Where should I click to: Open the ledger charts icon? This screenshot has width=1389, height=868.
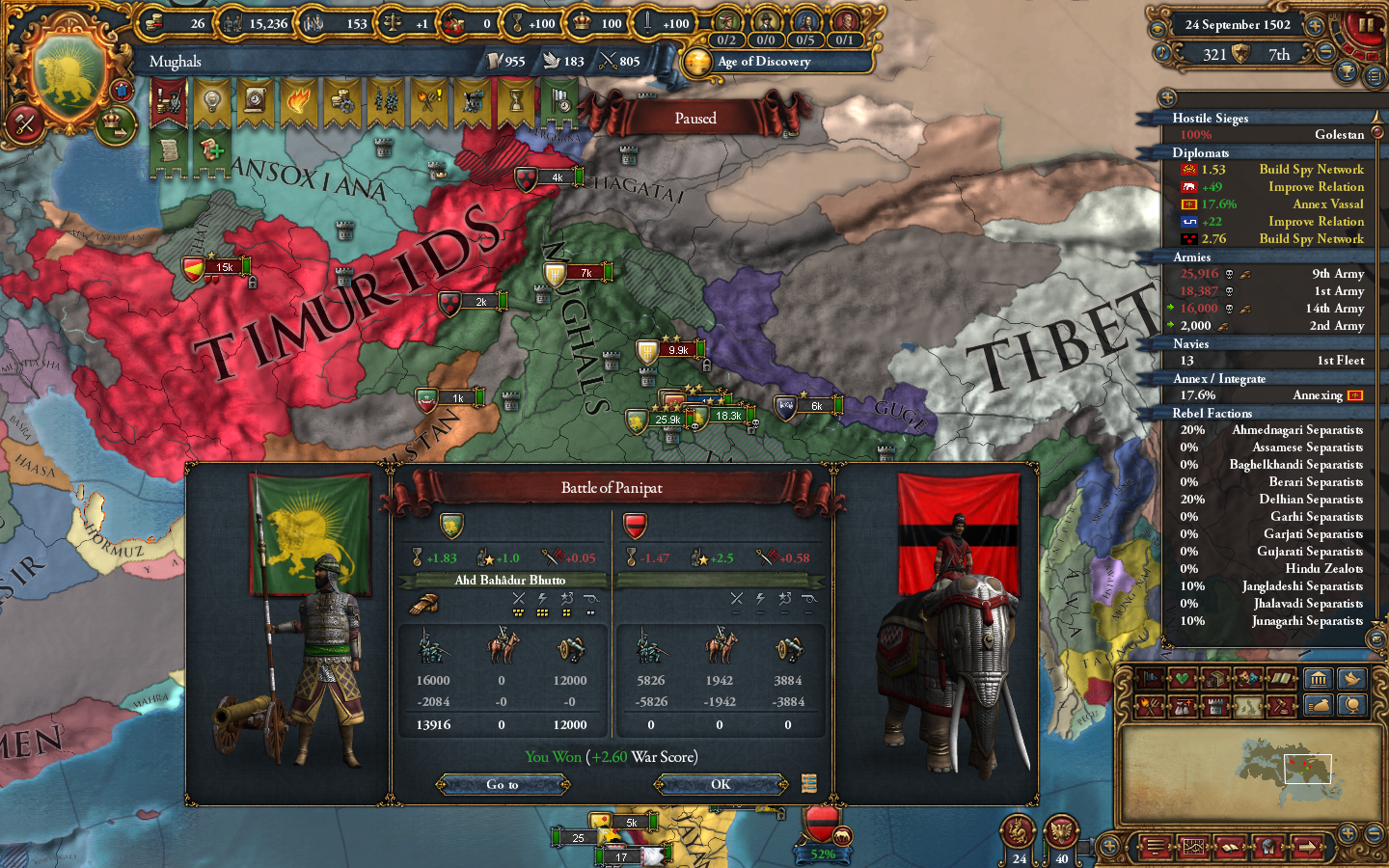pos(1194,846)
